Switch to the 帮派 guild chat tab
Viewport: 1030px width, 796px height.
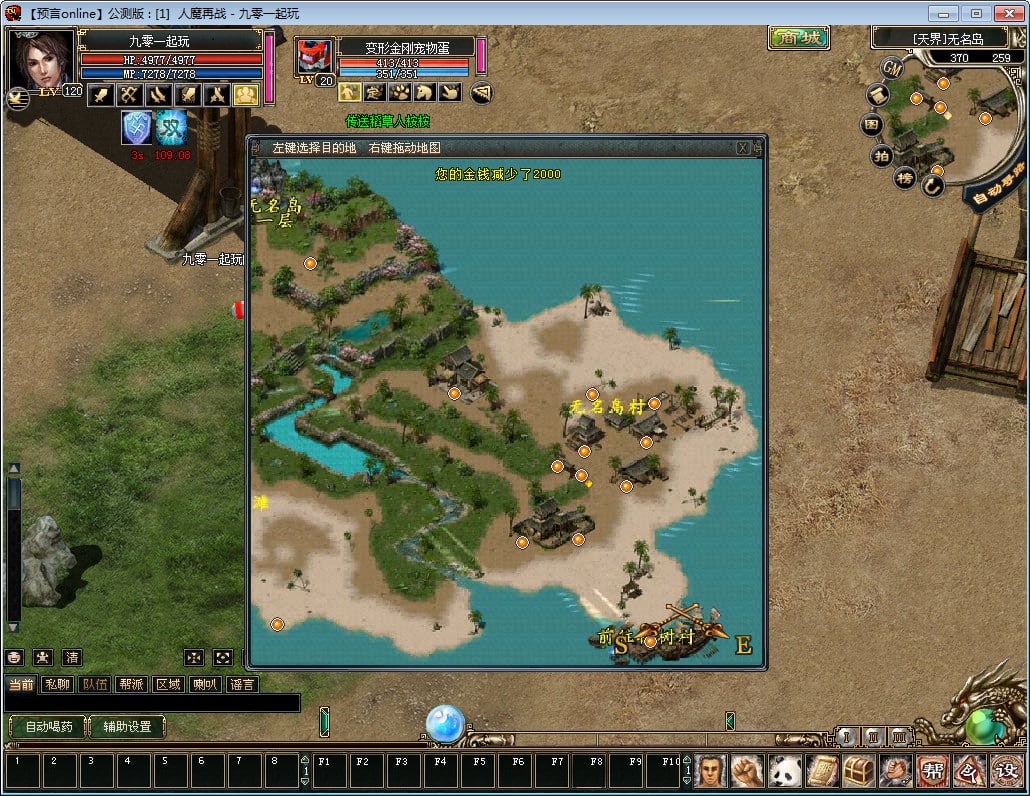click(x=131, y=684)
